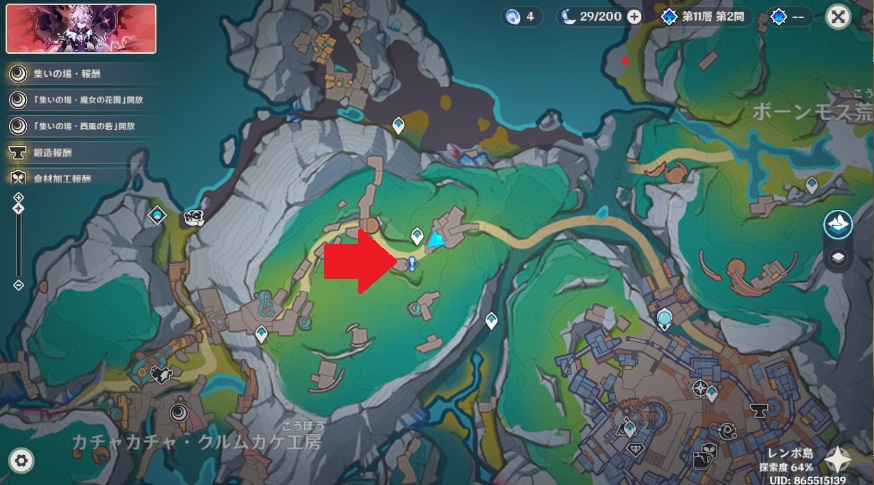Open the event banner thumbnail

(x=81, y=28)
